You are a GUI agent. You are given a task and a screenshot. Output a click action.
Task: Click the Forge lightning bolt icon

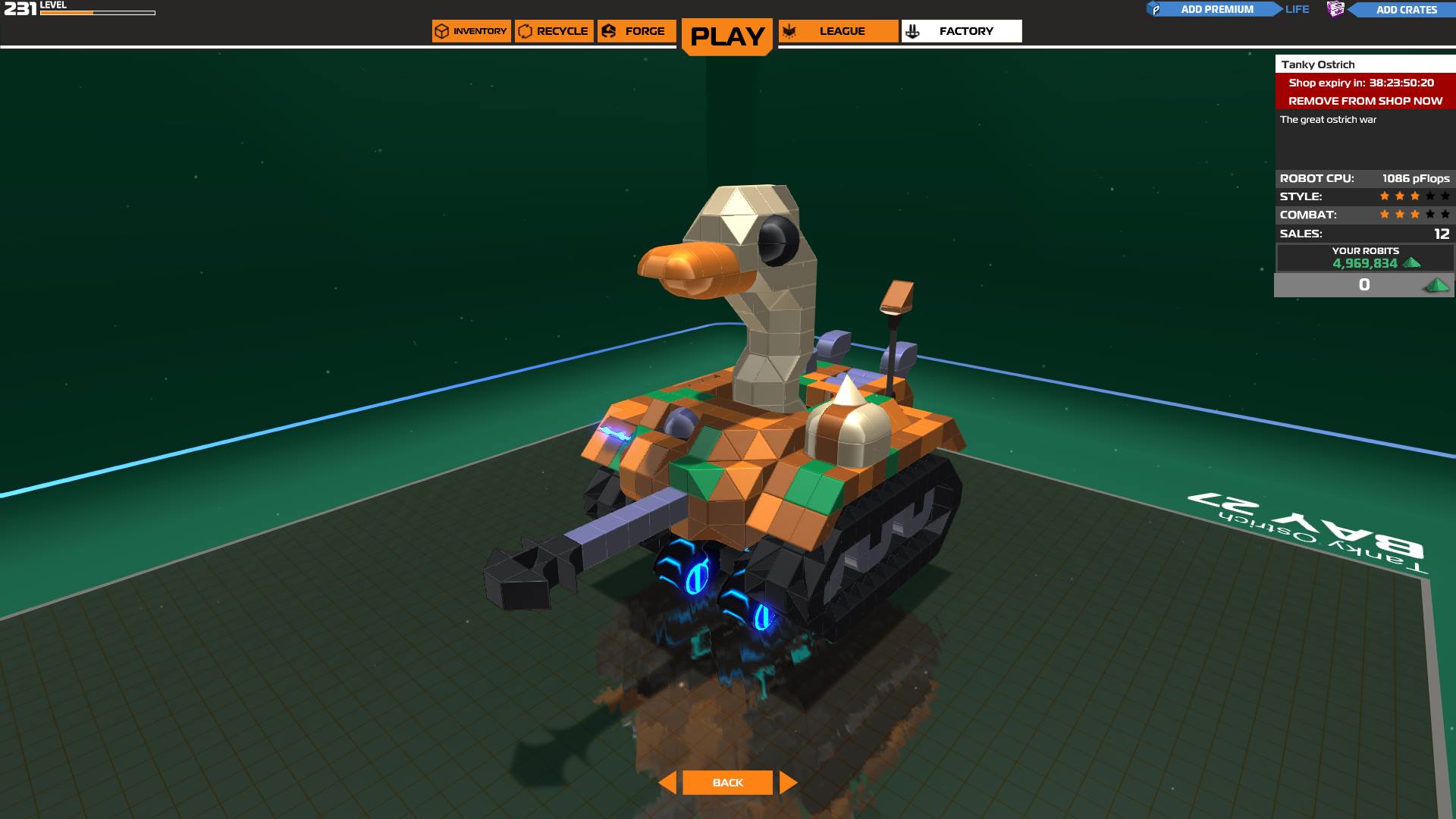pos(607,31)
